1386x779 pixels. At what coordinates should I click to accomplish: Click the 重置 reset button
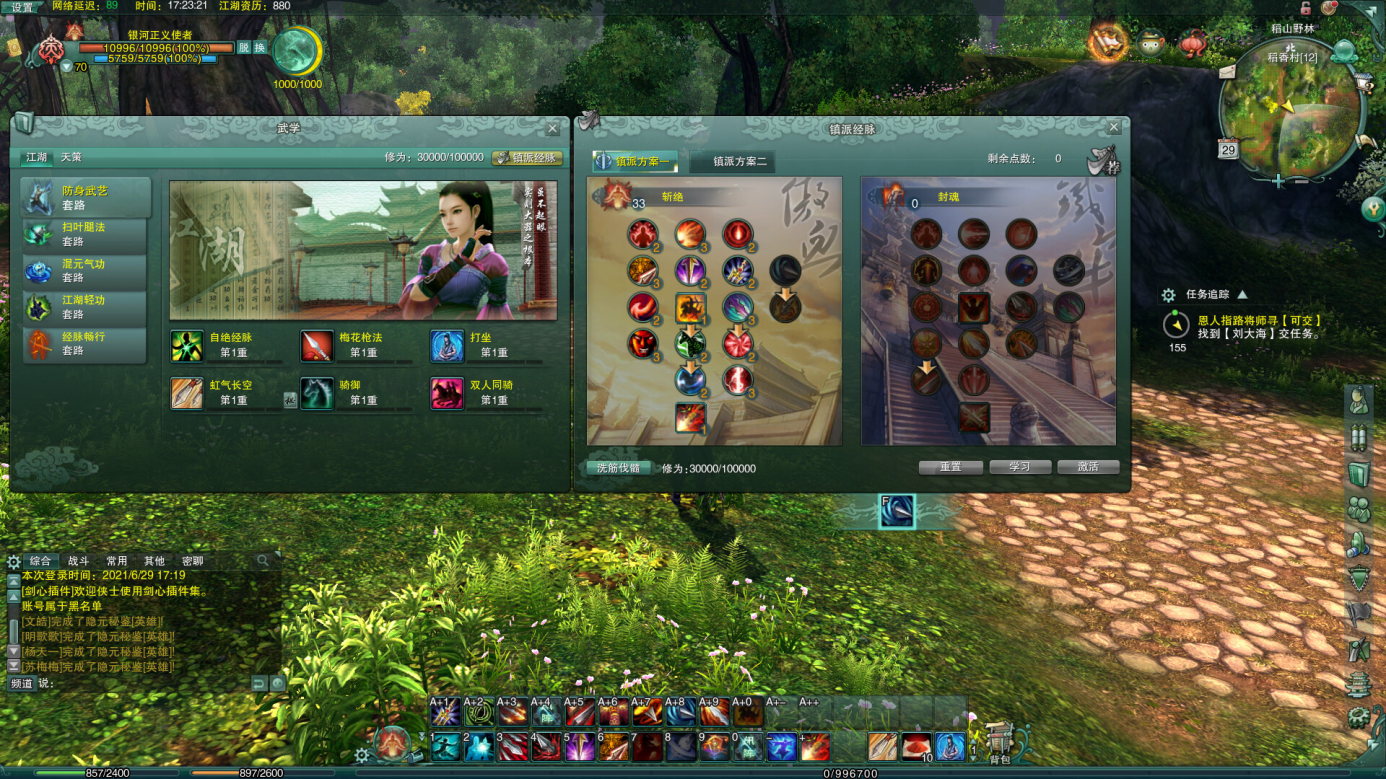(950, 467)
